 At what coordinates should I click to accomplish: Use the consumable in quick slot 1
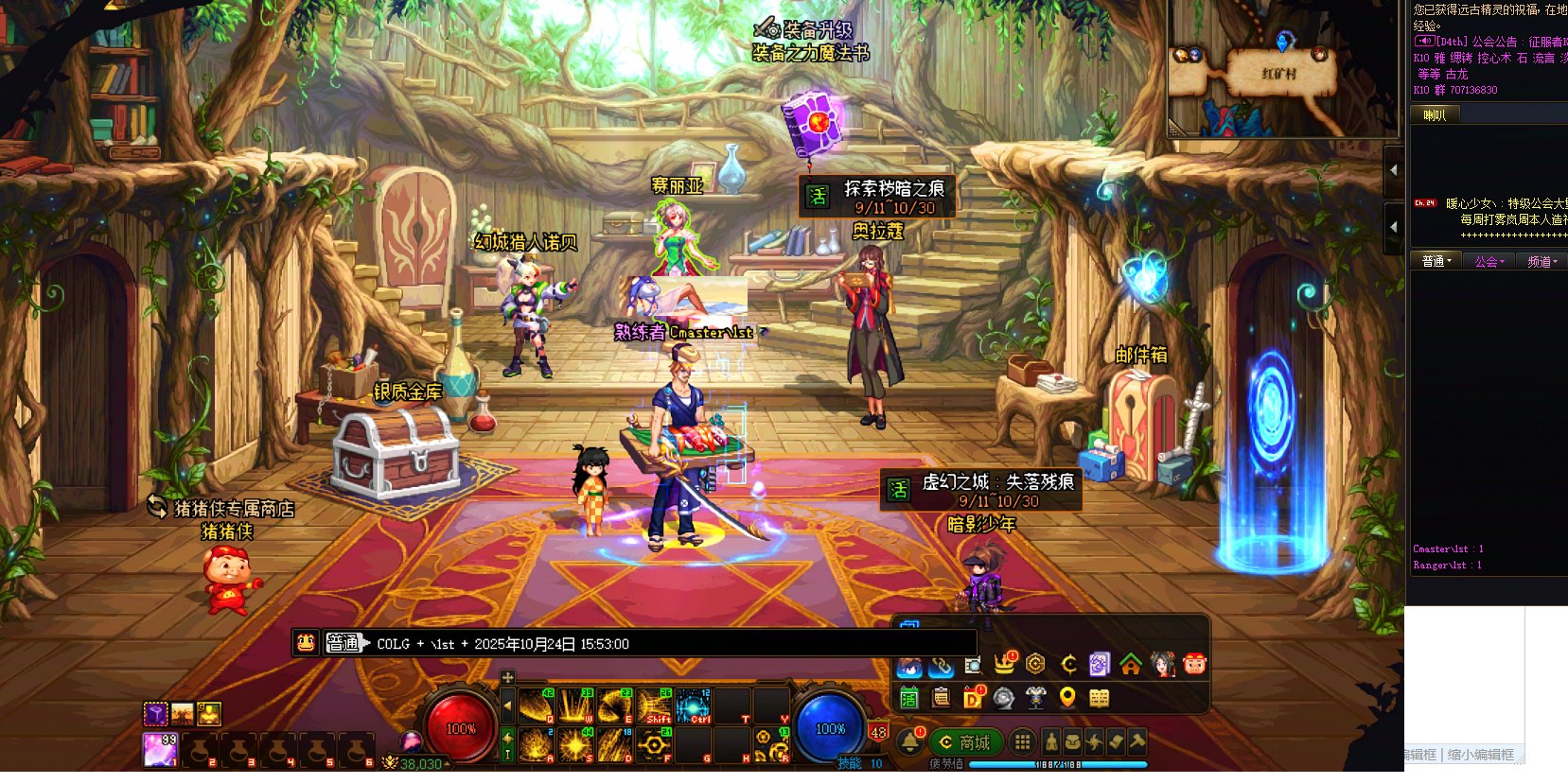coord(159,749)
